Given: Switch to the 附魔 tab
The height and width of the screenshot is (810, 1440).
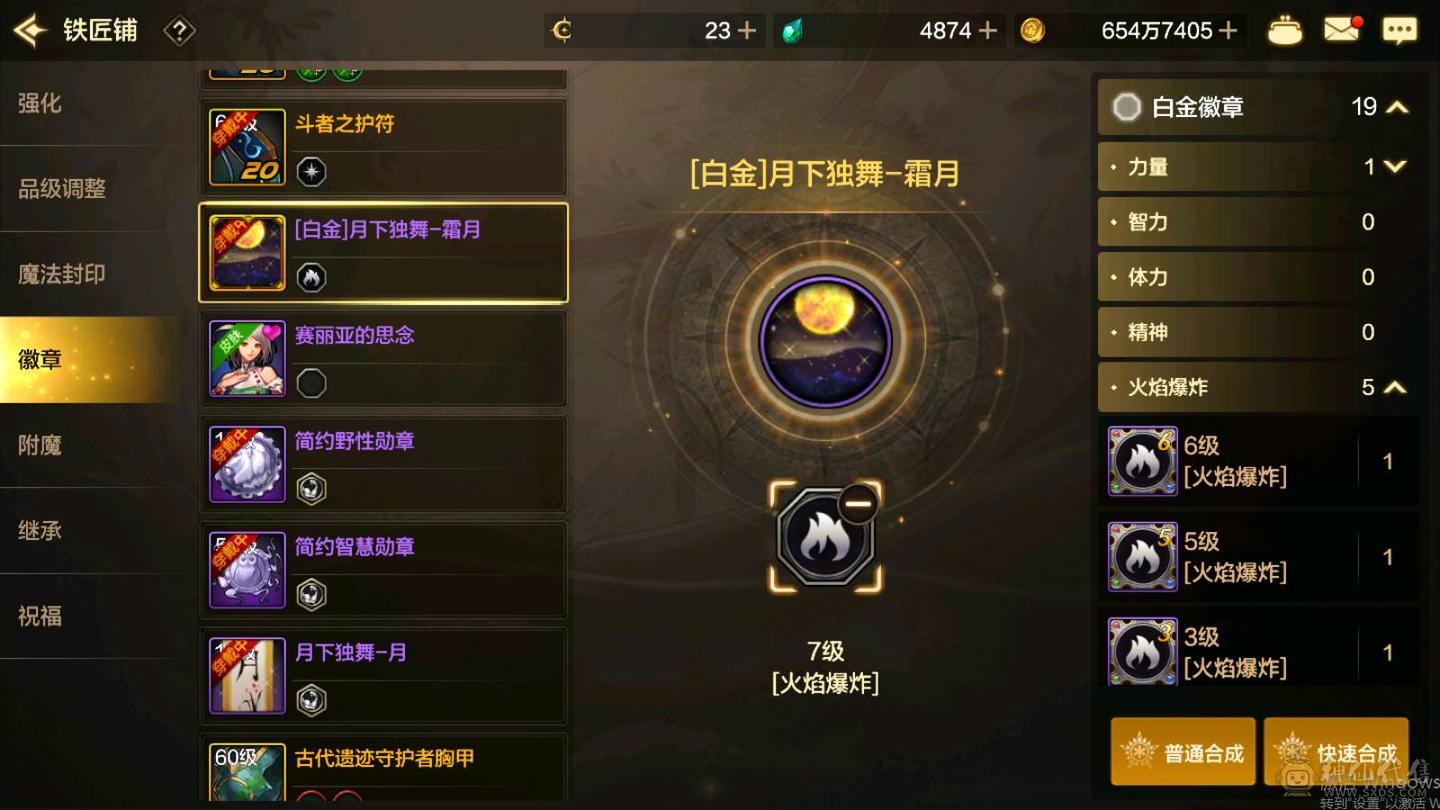Looking at the screenshot, I should coord(42,445).
